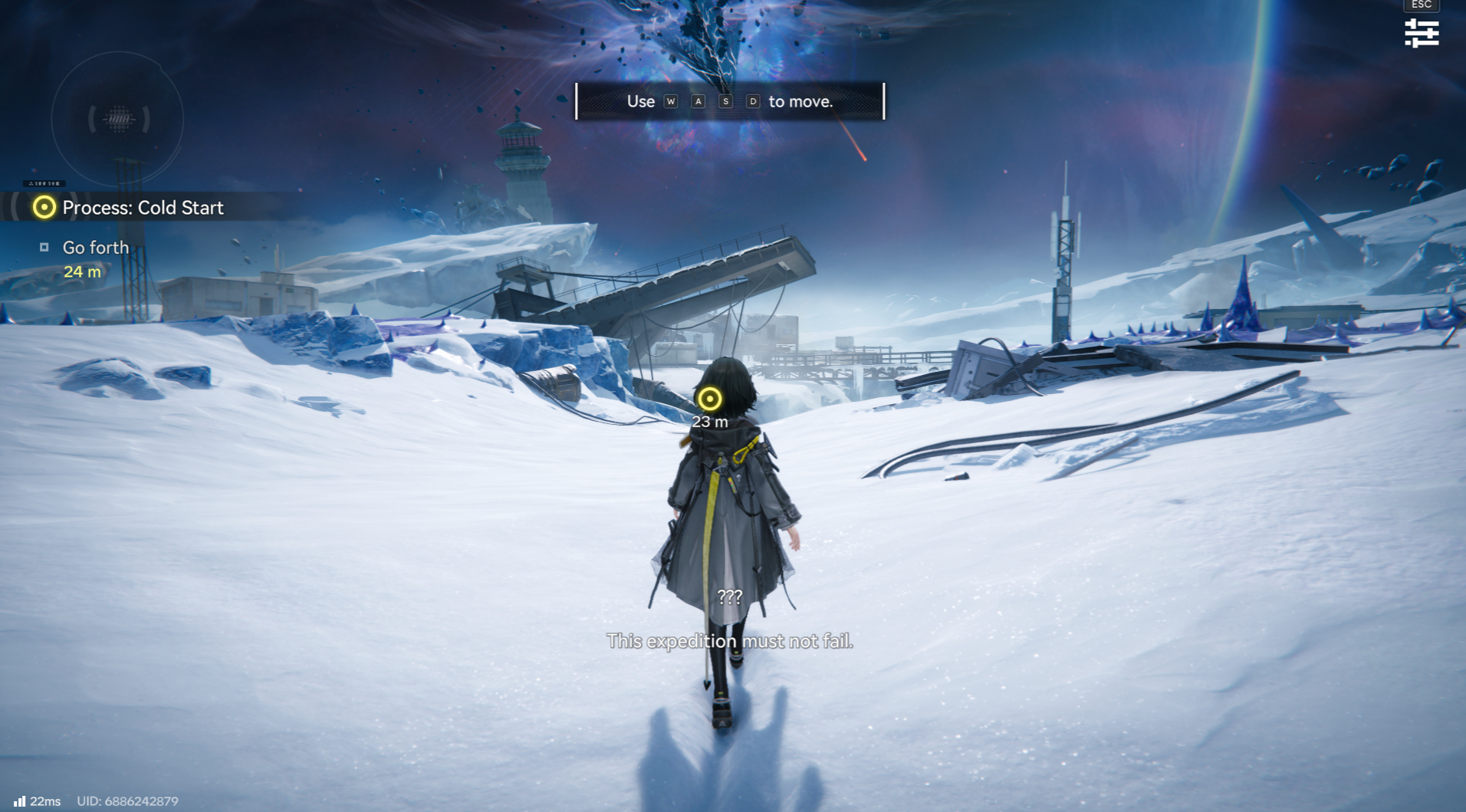This screenshot has width=1466, height=812.
Task: Click the circular minimap radar
Action: coord(117,119)
